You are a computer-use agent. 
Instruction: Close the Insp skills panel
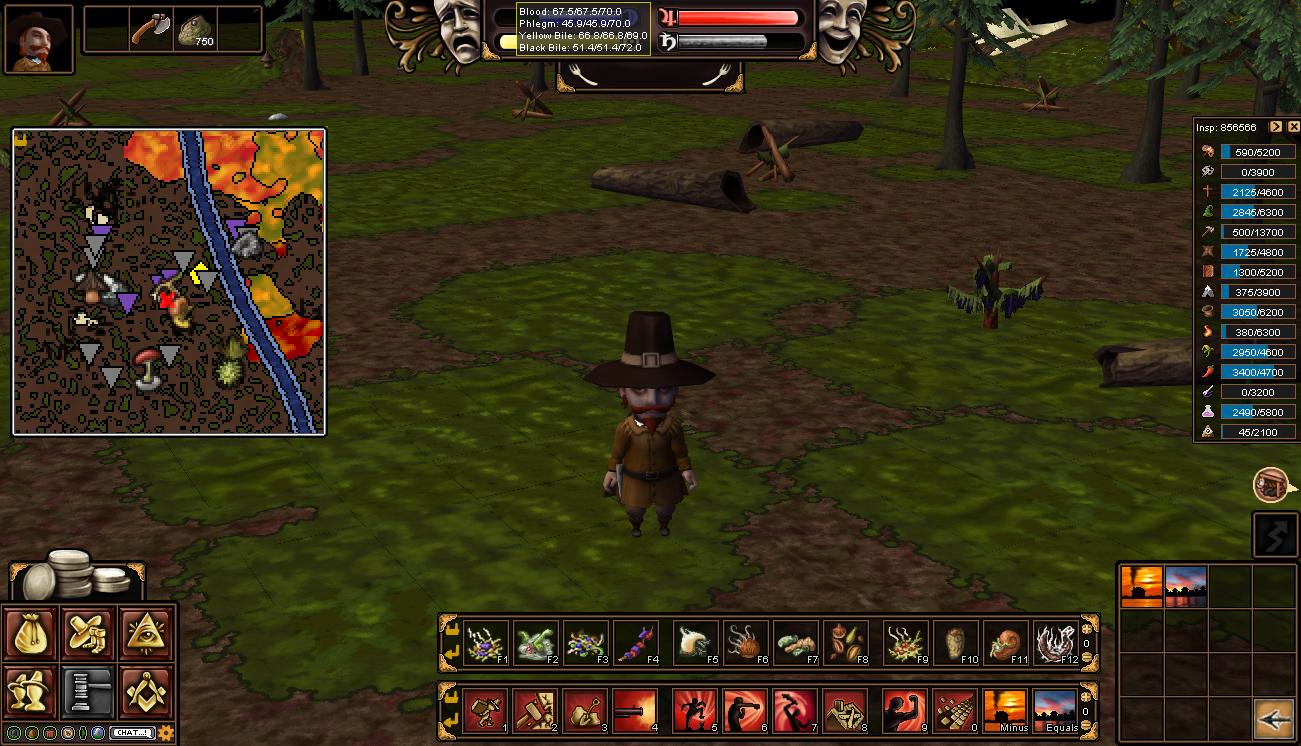click(x=1292, y=127)
